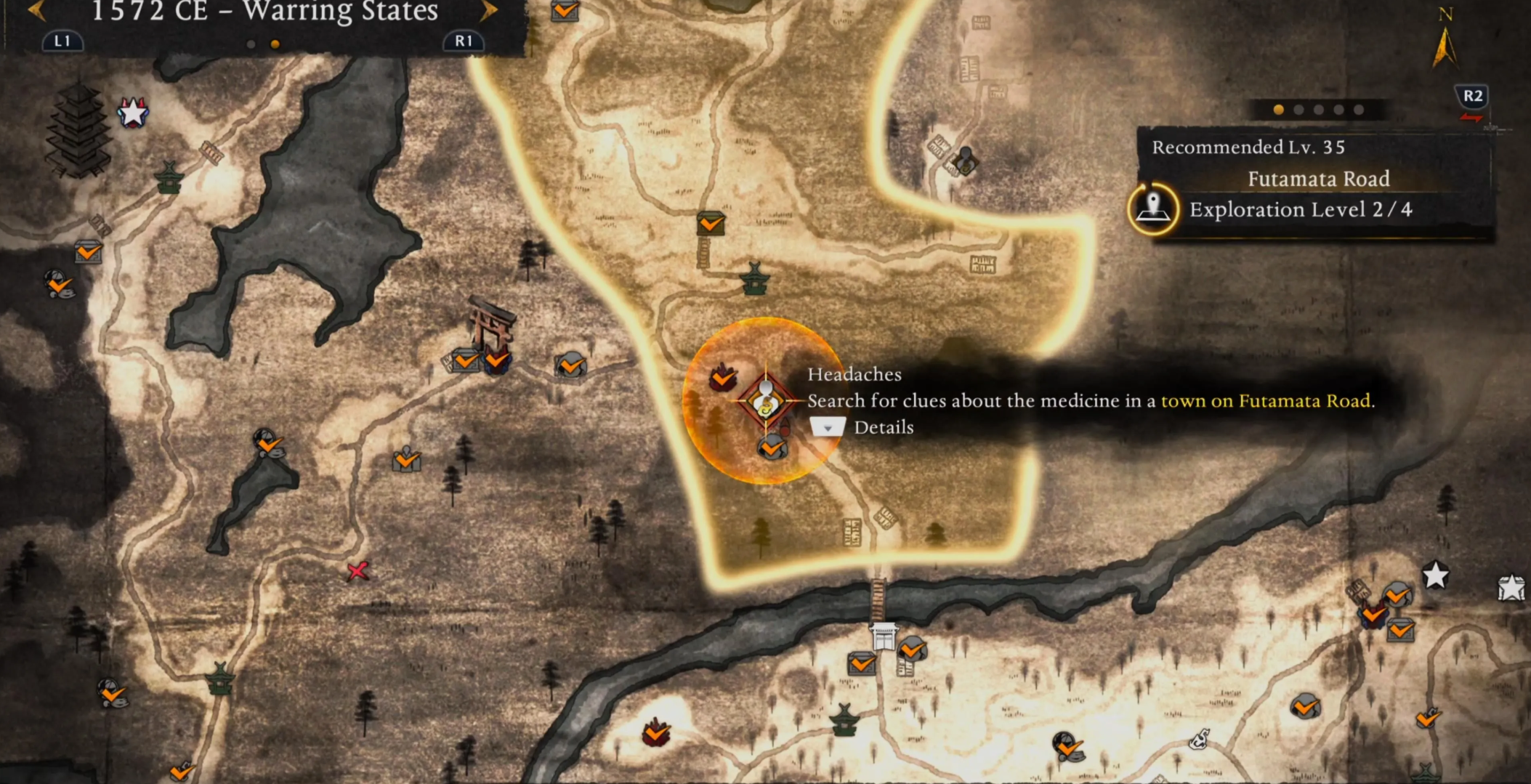Click the star marker beside the pagoda
This screenshot has width=1531, height=784.
(x=133, y=113)
